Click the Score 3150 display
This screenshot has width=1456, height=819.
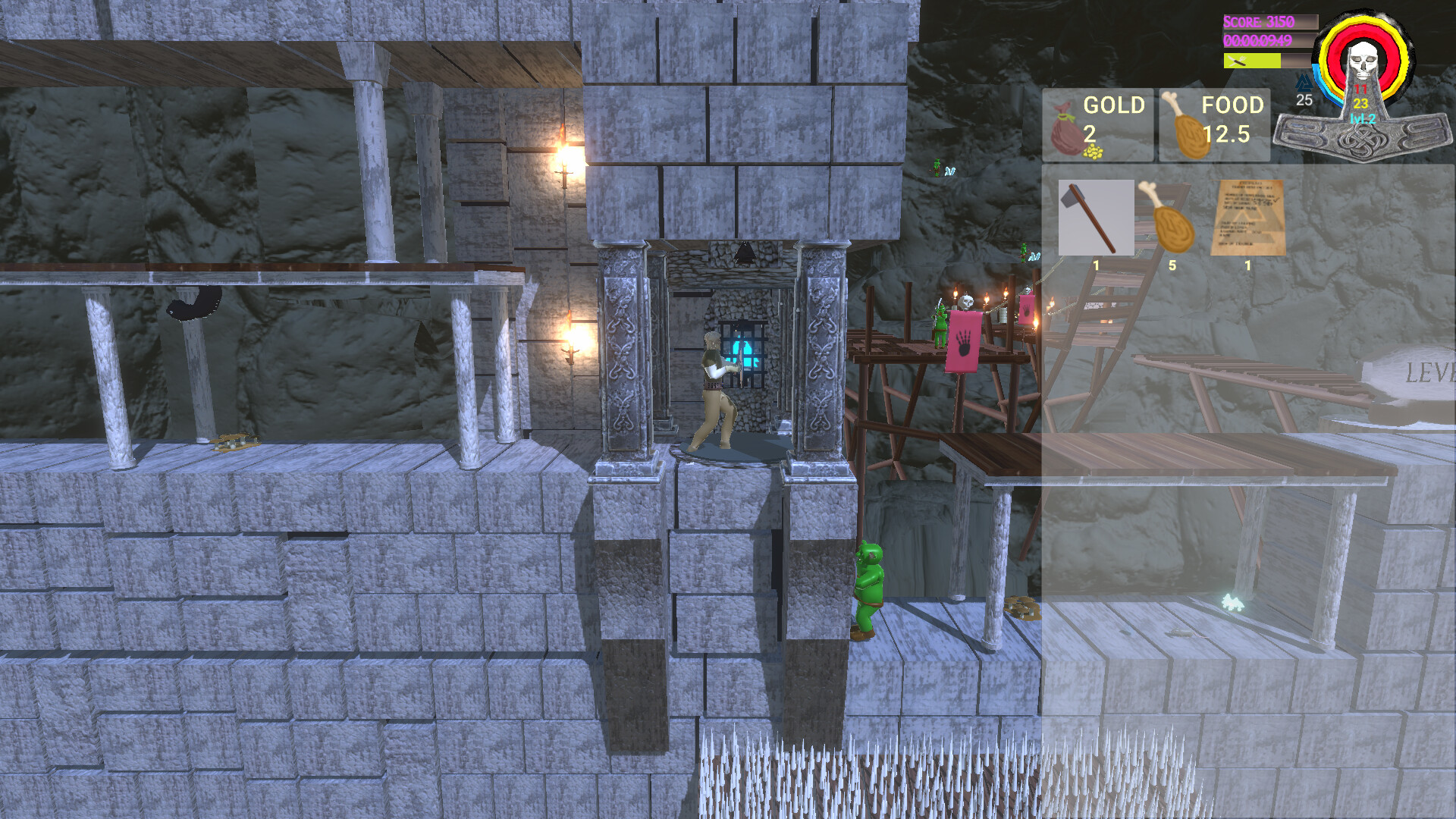coord(1259,21)
